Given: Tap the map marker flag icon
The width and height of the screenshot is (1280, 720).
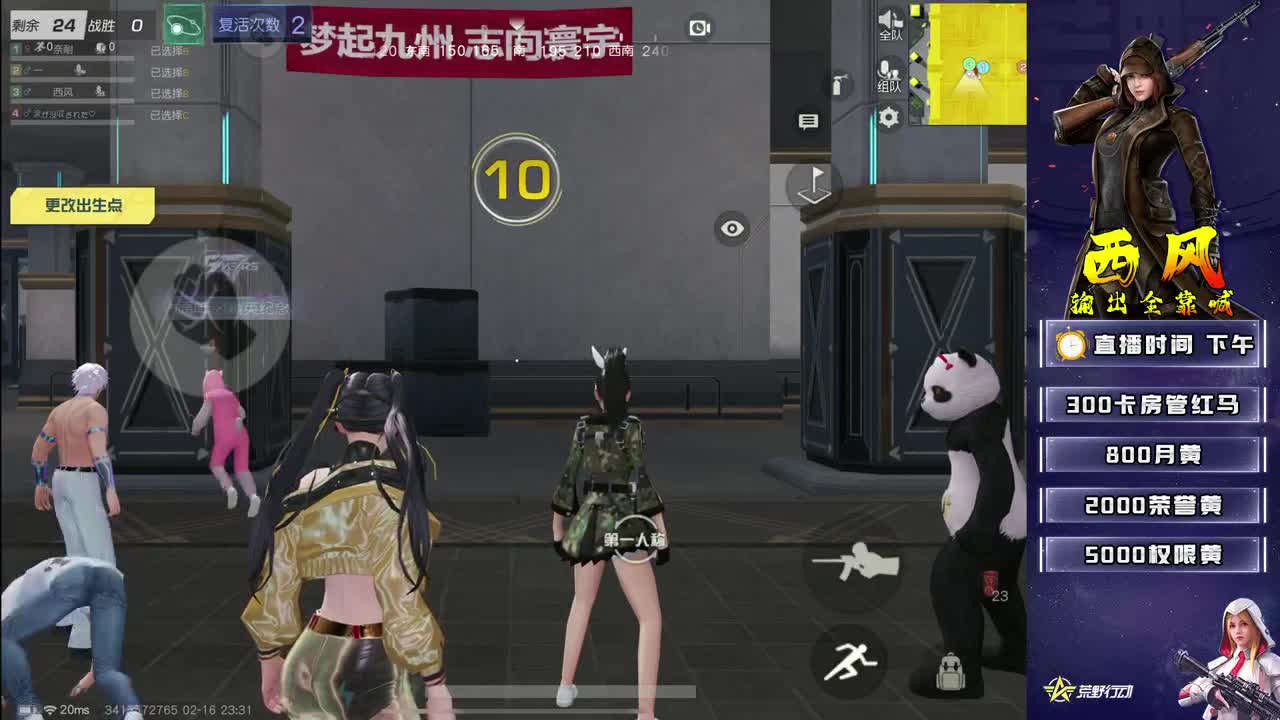Looking at the screenshot, I should [811, 185].
